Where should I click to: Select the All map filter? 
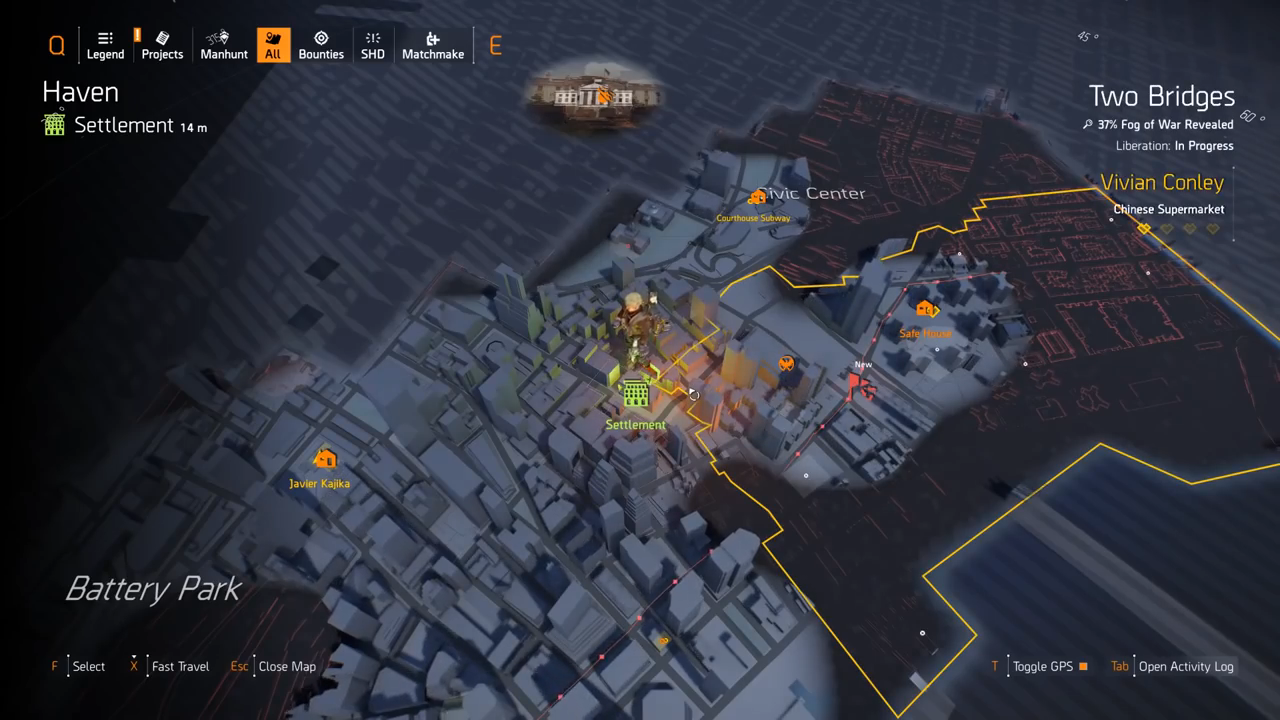point(273,45)
